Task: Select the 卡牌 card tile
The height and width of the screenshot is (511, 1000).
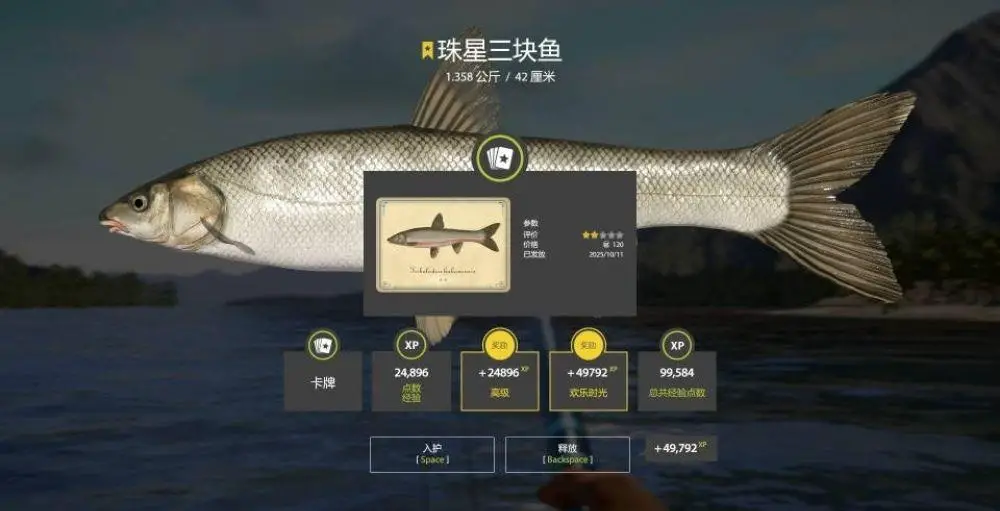Action: [323, 380]
